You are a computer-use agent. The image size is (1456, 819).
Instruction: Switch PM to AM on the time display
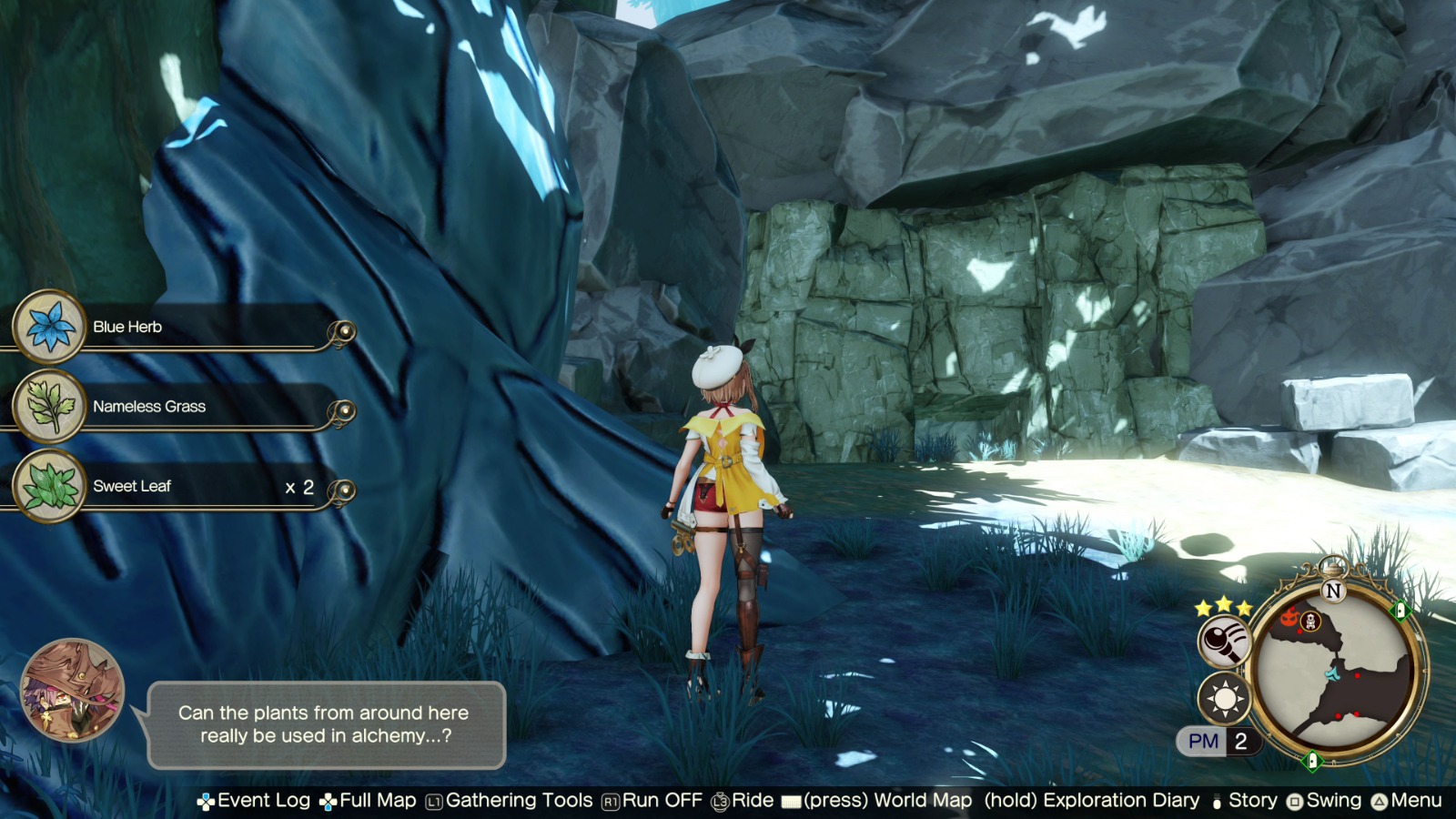1205,743
